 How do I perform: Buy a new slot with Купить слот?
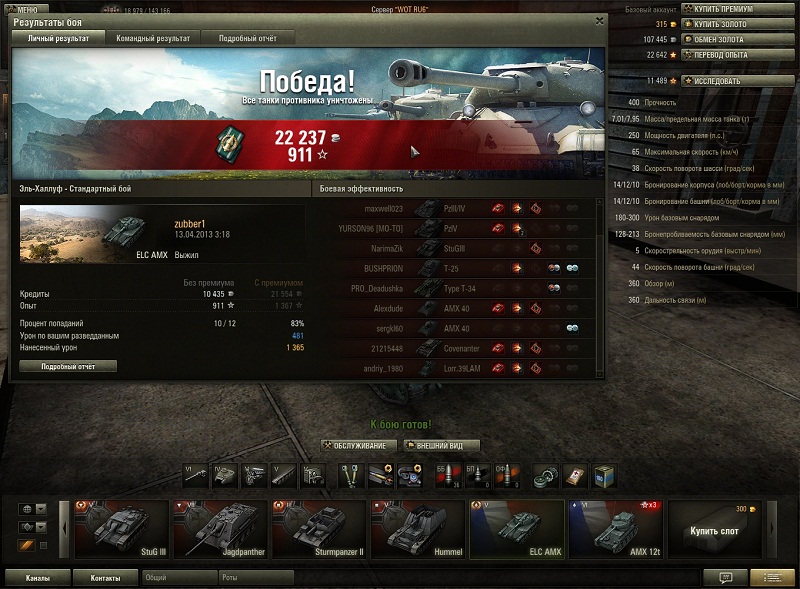pos(714,525)
